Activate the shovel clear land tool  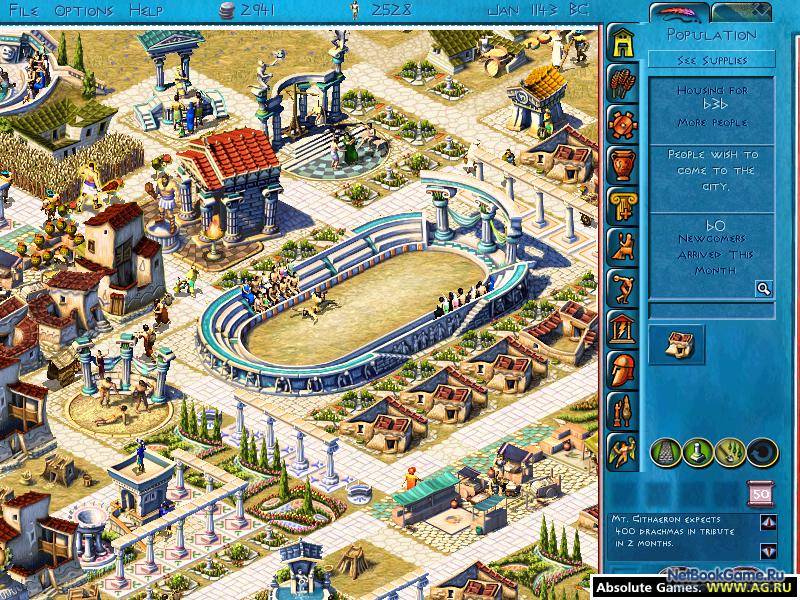click(729, 453)
